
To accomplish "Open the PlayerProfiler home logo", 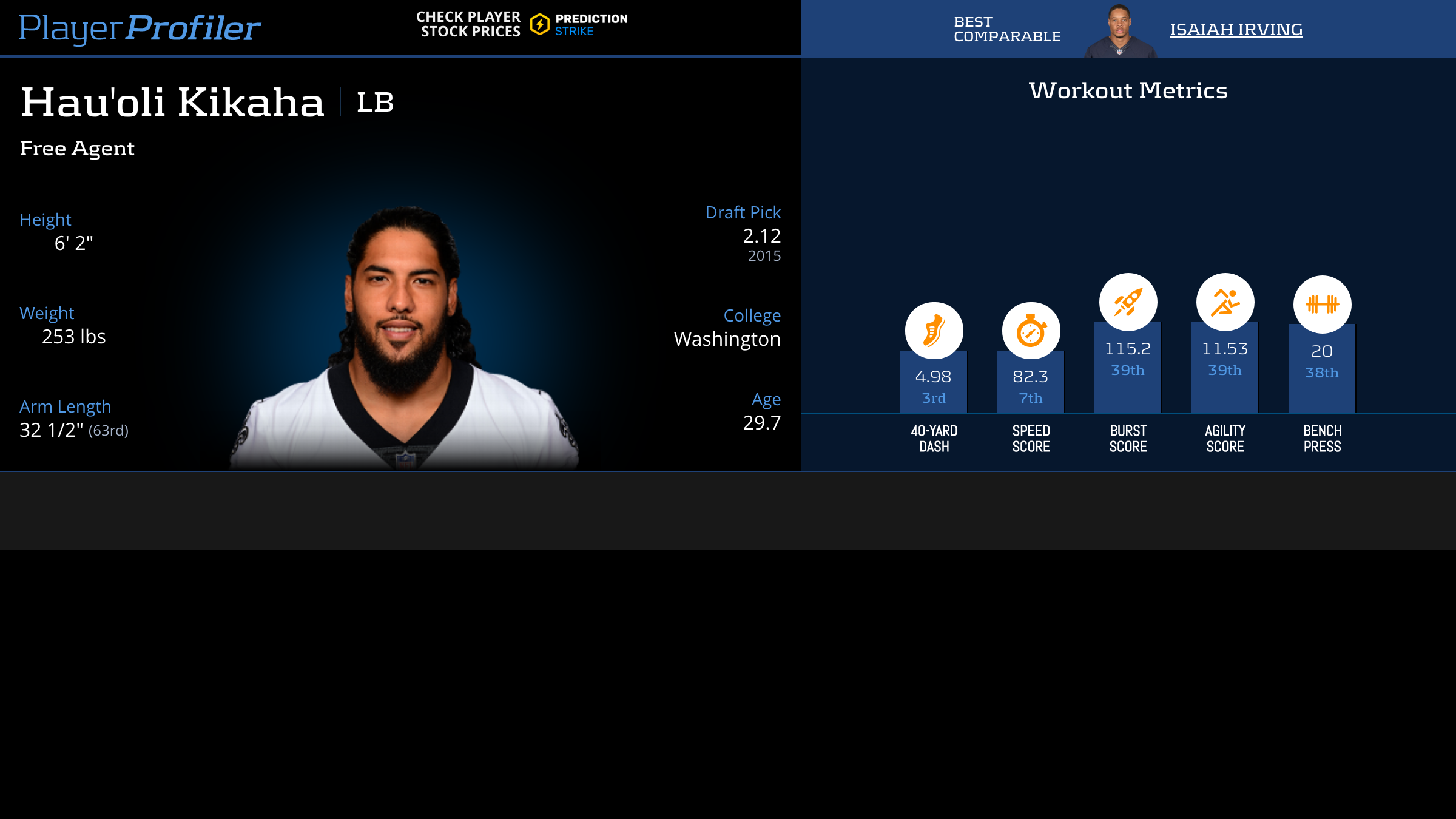I will click(x=140, y=28).
